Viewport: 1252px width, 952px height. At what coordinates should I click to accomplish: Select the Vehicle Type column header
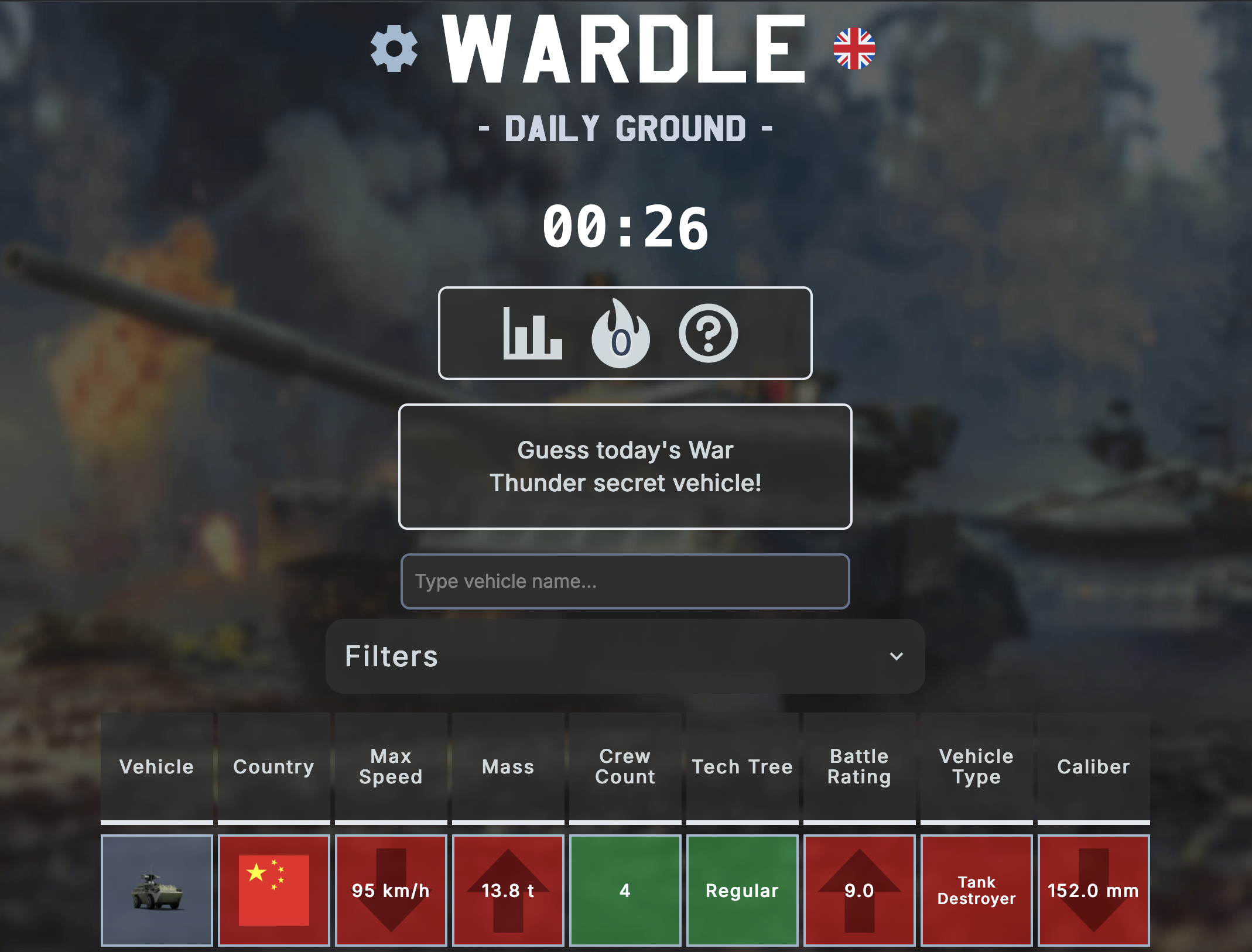(976, 767)
